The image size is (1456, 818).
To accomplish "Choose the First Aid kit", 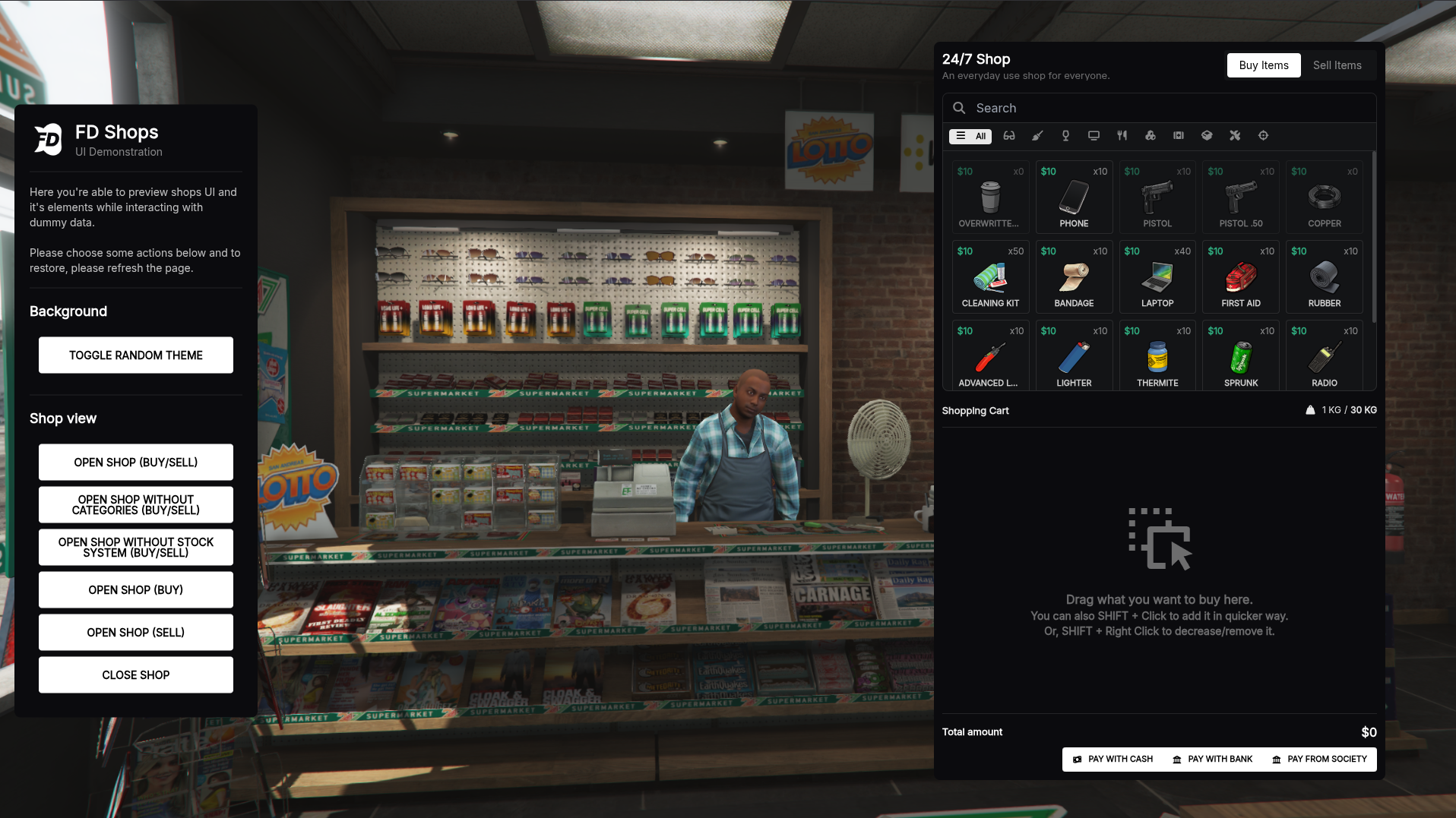I will (1241, 277).
